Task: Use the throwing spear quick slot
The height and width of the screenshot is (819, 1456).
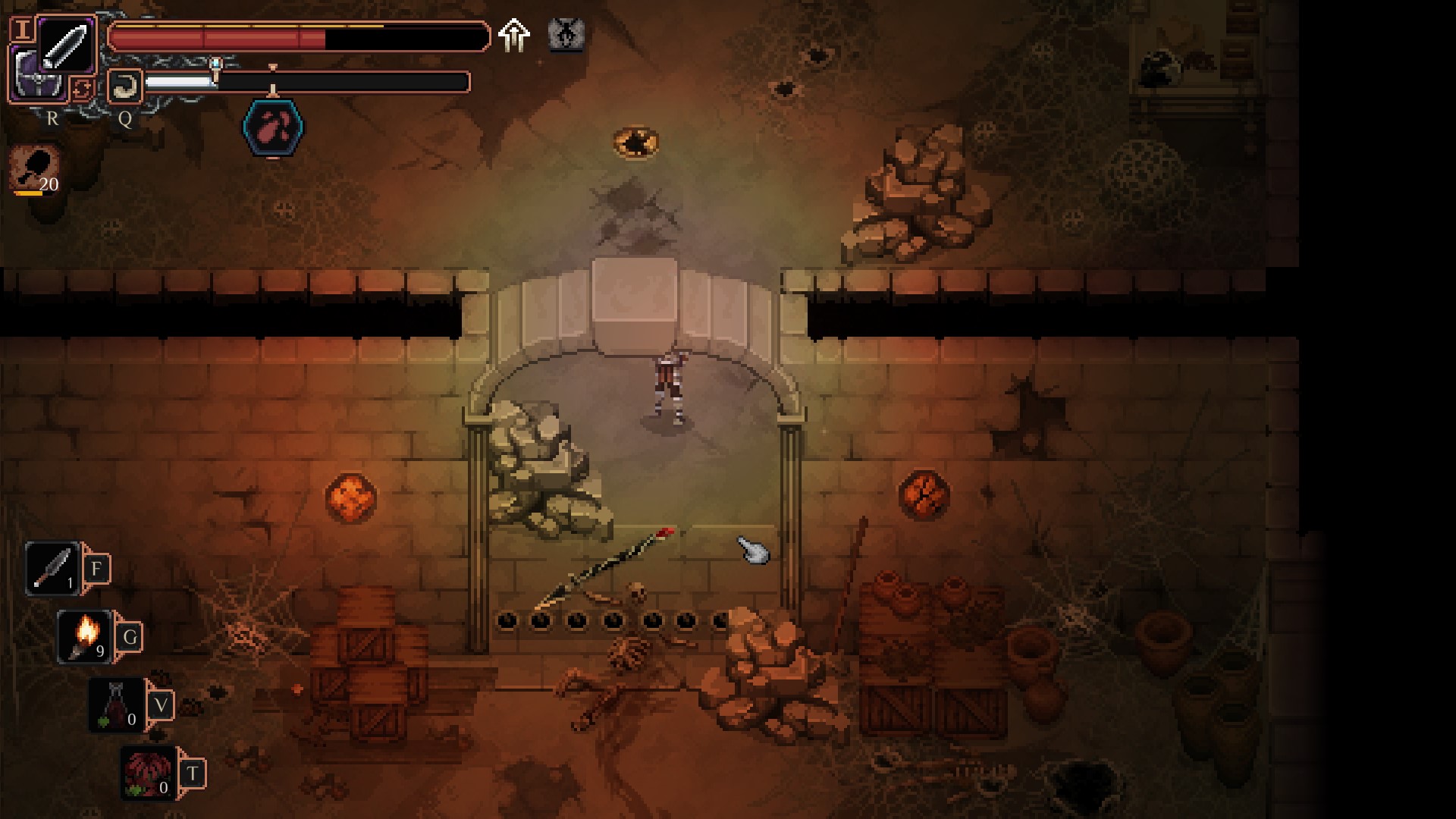Action: point(52,568)
